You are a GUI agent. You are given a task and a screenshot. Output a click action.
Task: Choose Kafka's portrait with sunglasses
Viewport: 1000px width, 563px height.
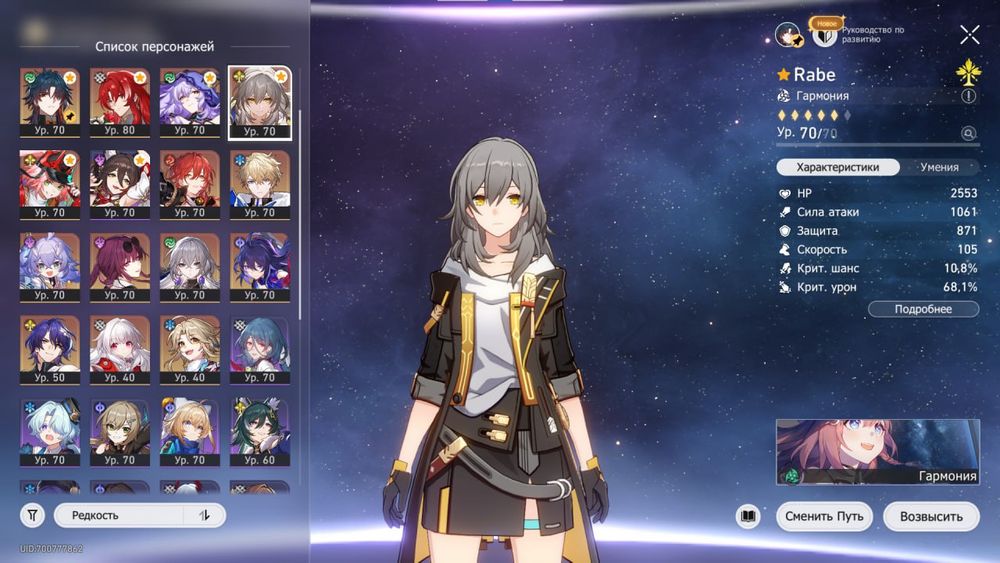pos(120,267)
